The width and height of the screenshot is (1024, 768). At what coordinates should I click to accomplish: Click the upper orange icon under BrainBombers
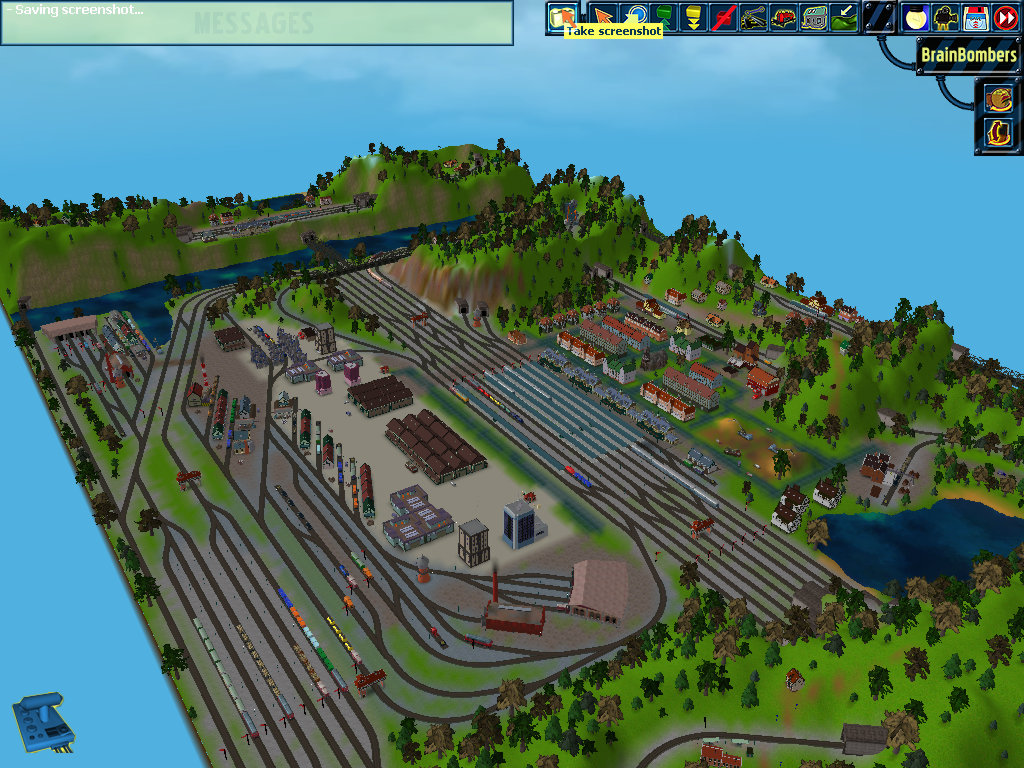click(x=998, y=98)
